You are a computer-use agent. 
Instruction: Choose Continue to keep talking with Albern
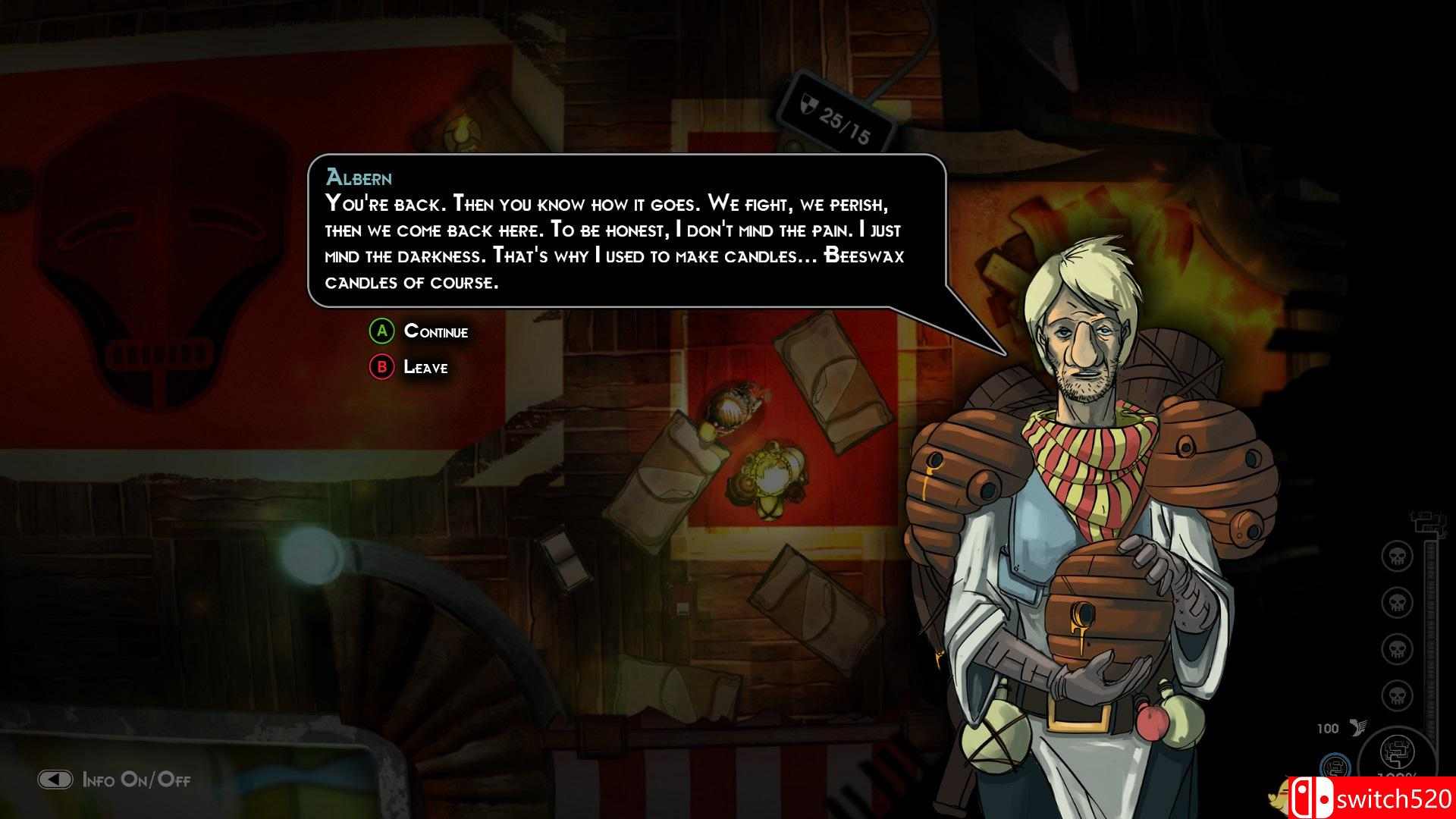click(x=435, y=331)
